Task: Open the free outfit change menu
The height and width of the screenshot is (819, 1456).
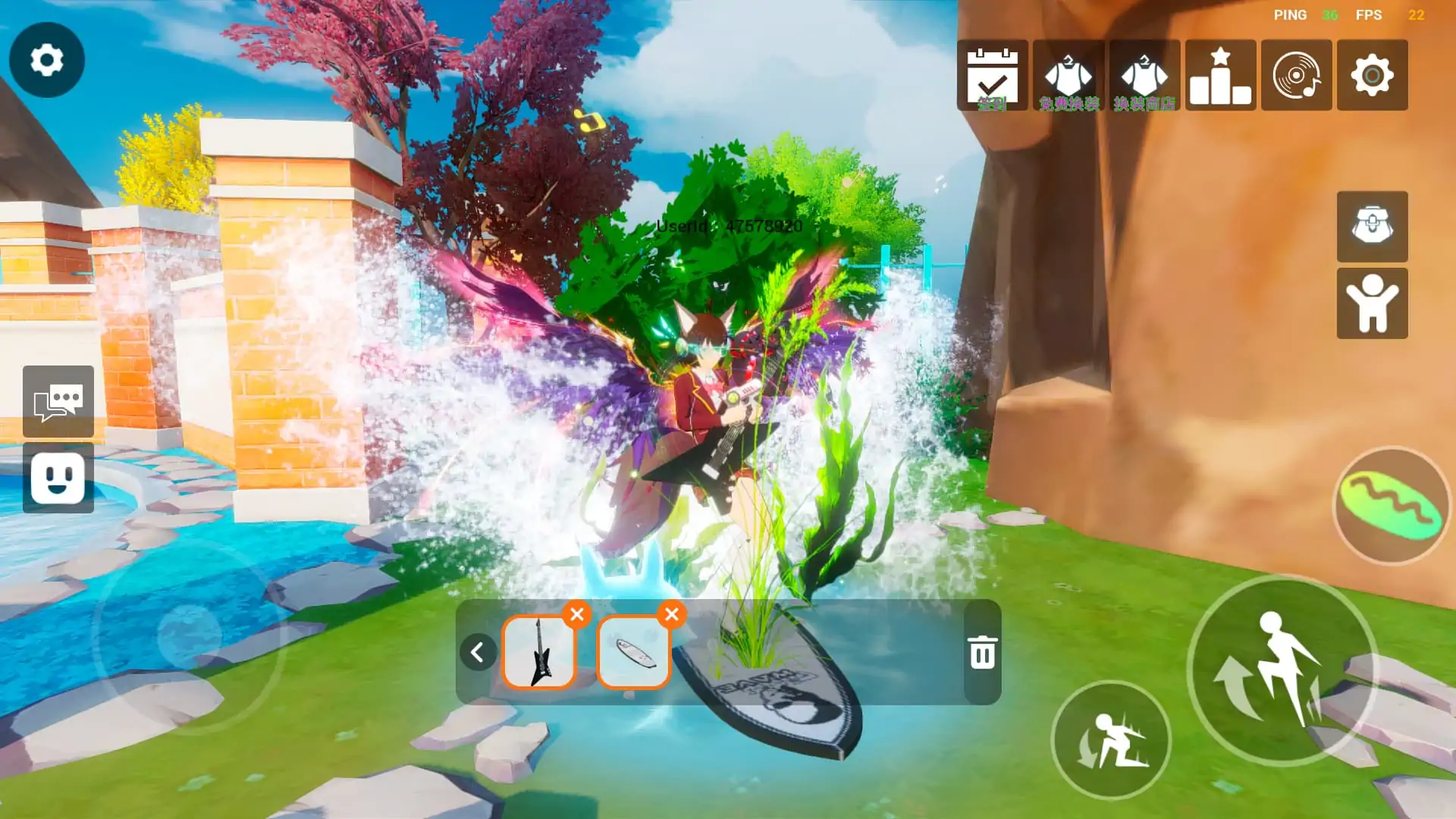Action: click(x=1068, y=75)
